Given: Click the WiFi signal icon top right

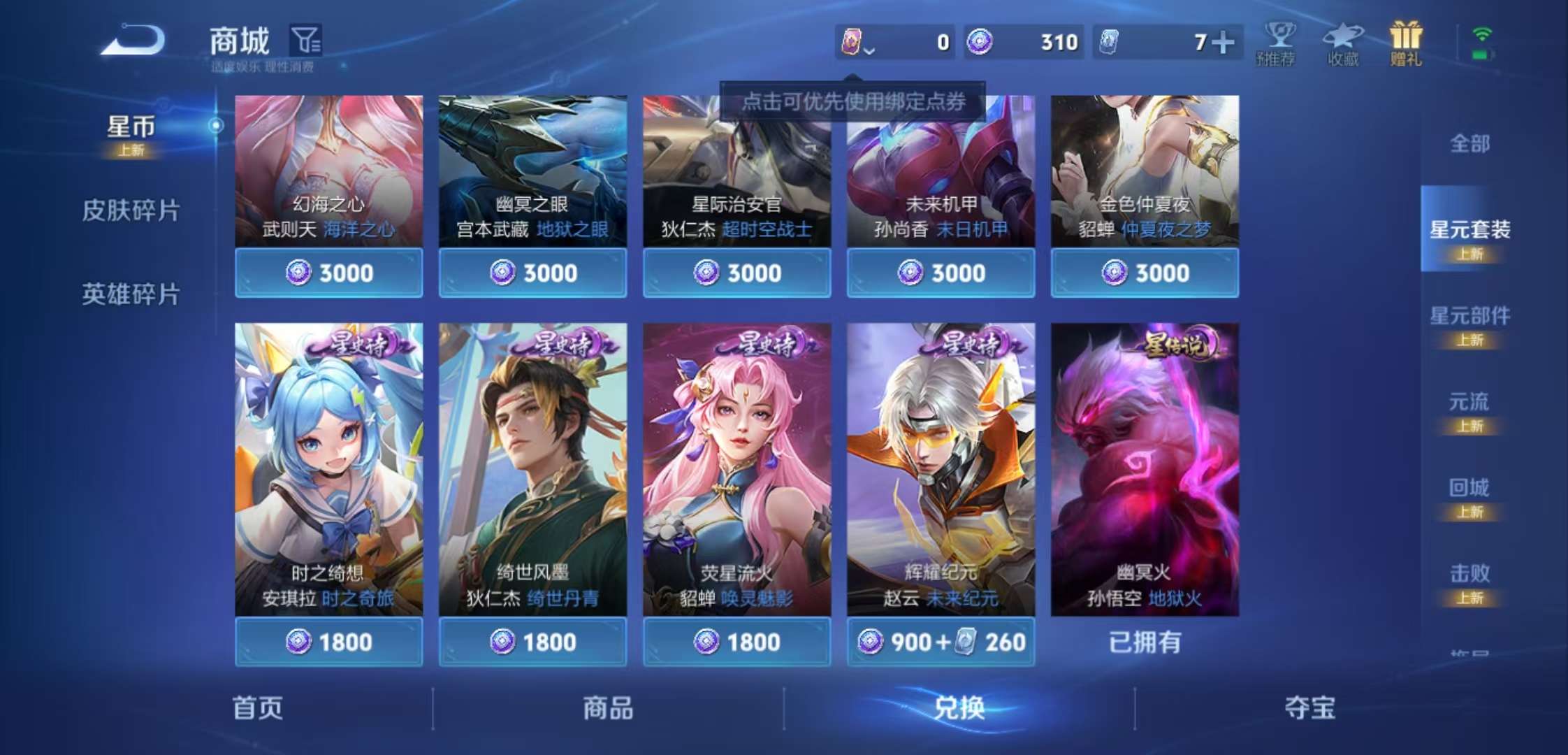Looking at the screenshot, I should 1480,33.
